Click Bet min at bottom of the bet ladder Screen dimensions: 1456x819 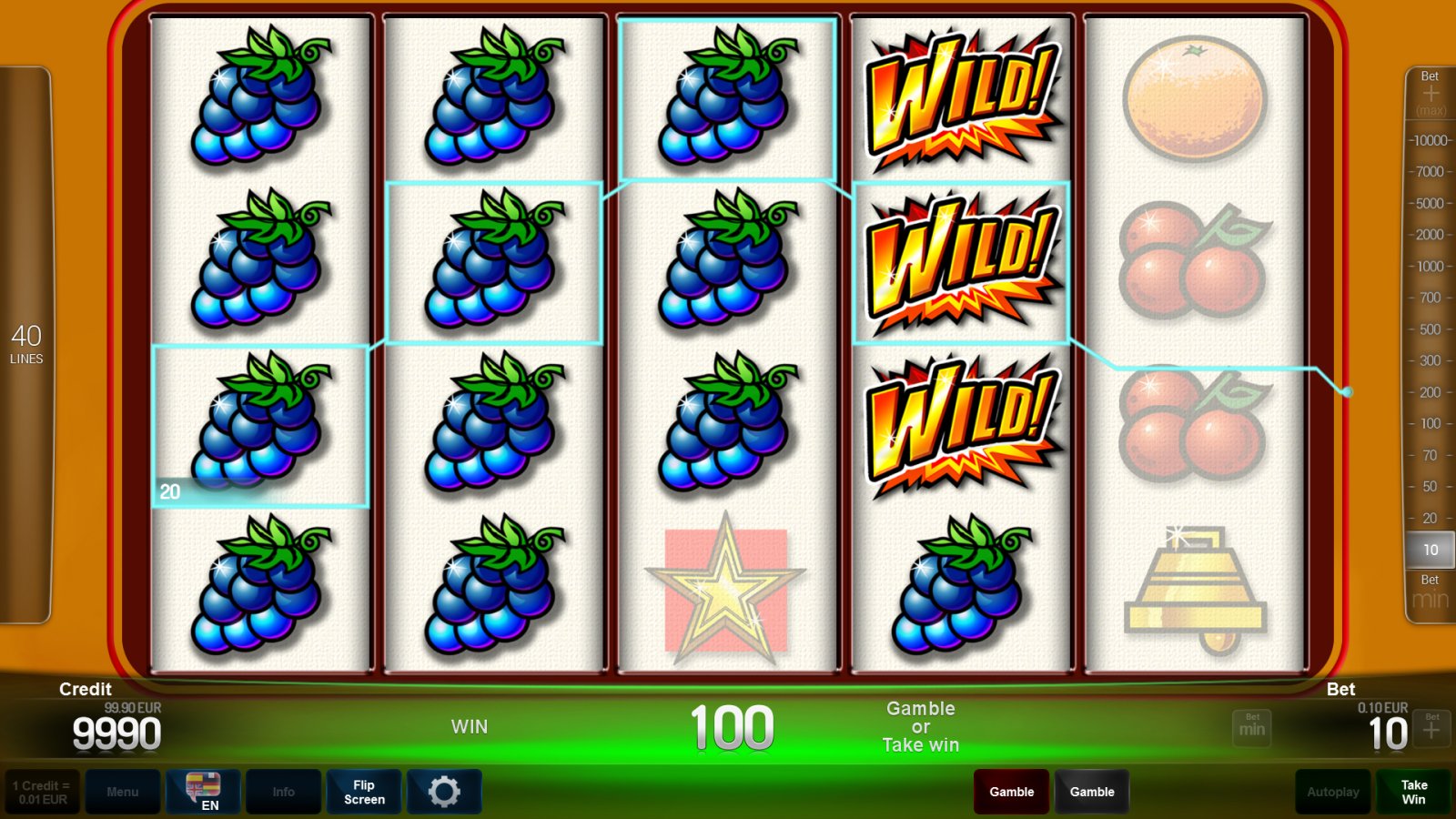(x=1429, y=591)
